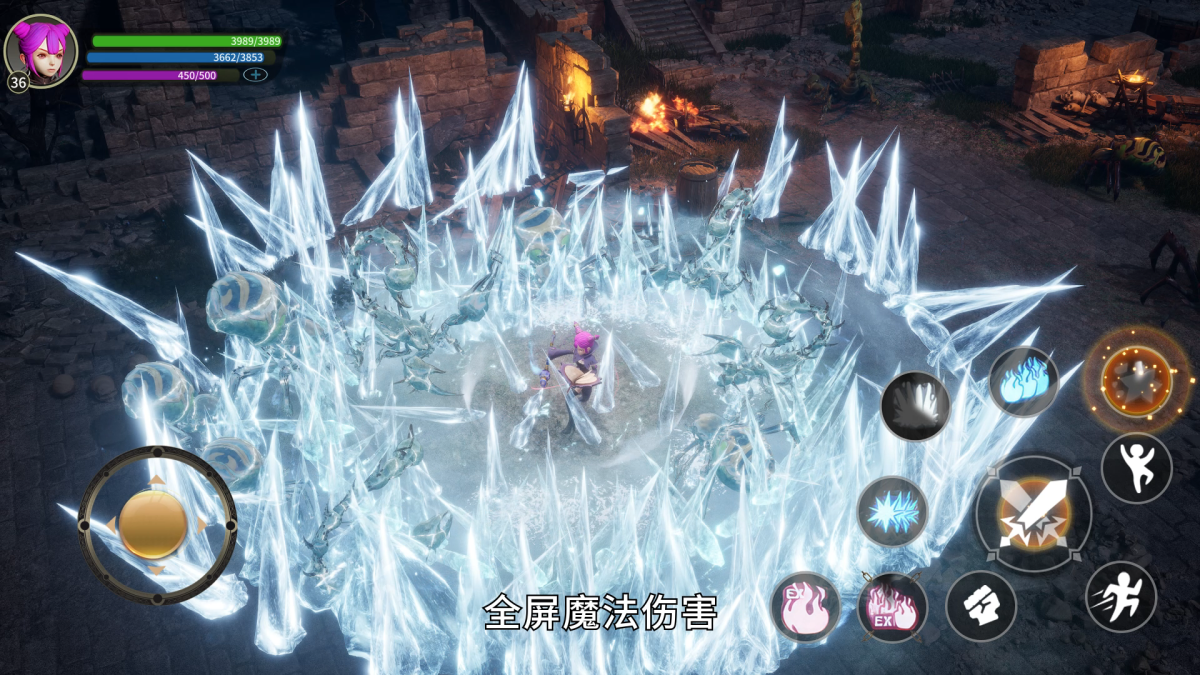Tap the plus button beside the purple bar
The width and height of the screenshot is (1200, 675).
[255, 75]
